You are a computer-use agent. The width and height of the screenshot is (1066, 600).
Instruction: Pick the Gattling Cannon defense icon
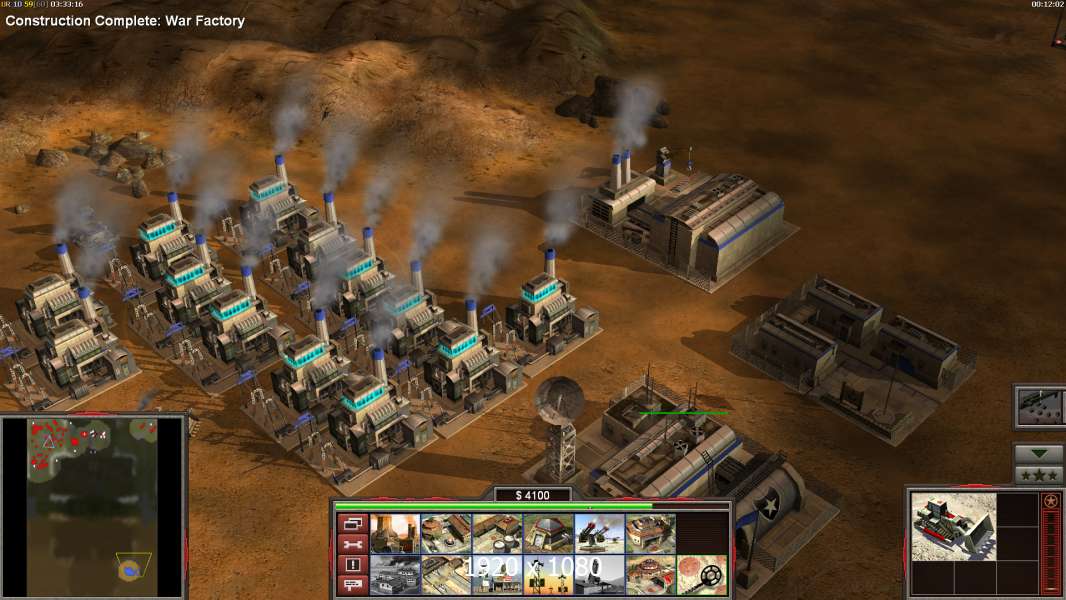(x=599, y=533)
